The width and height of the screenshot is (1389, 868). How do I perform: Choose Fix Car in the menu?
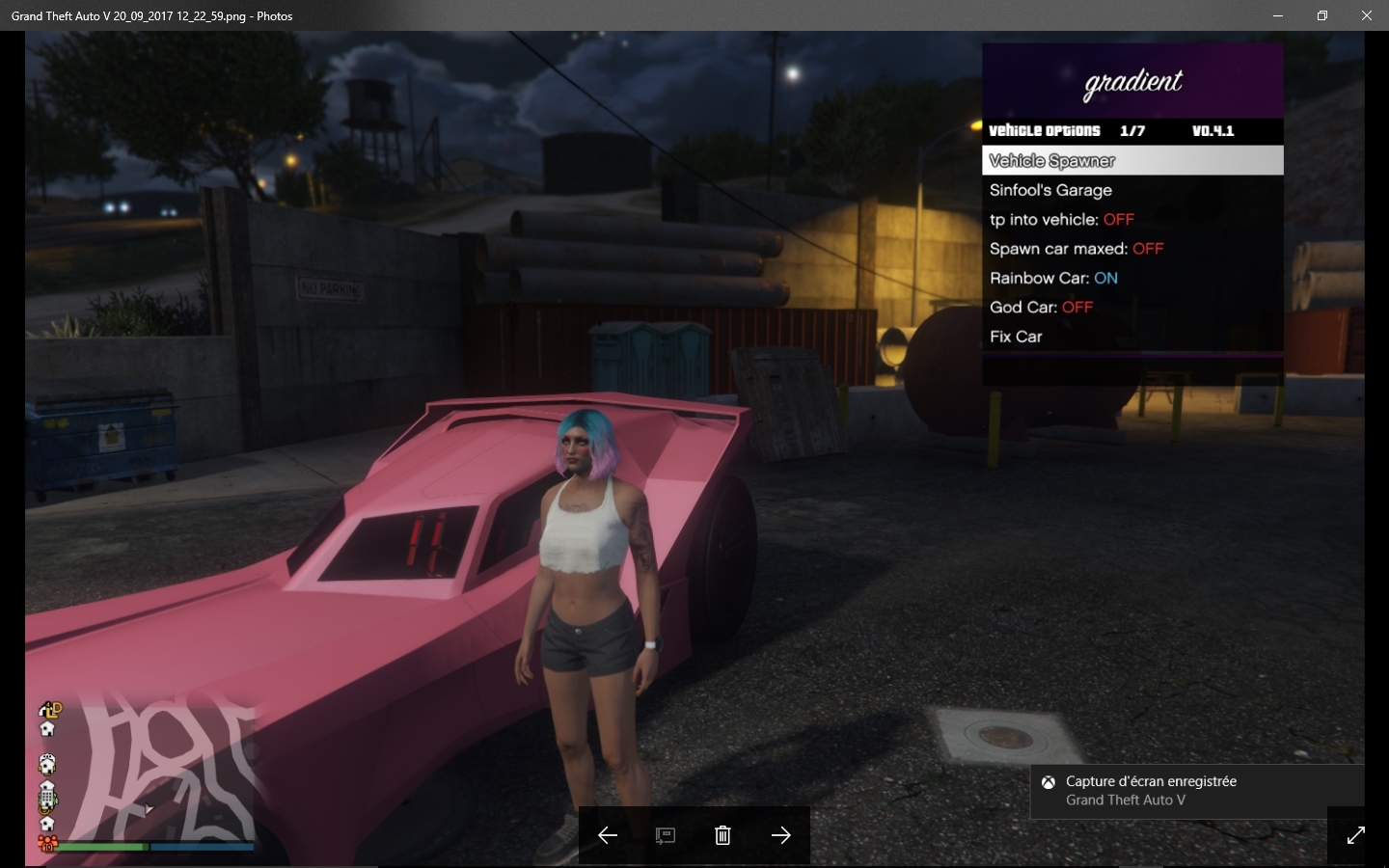[x=1016, y=337]
